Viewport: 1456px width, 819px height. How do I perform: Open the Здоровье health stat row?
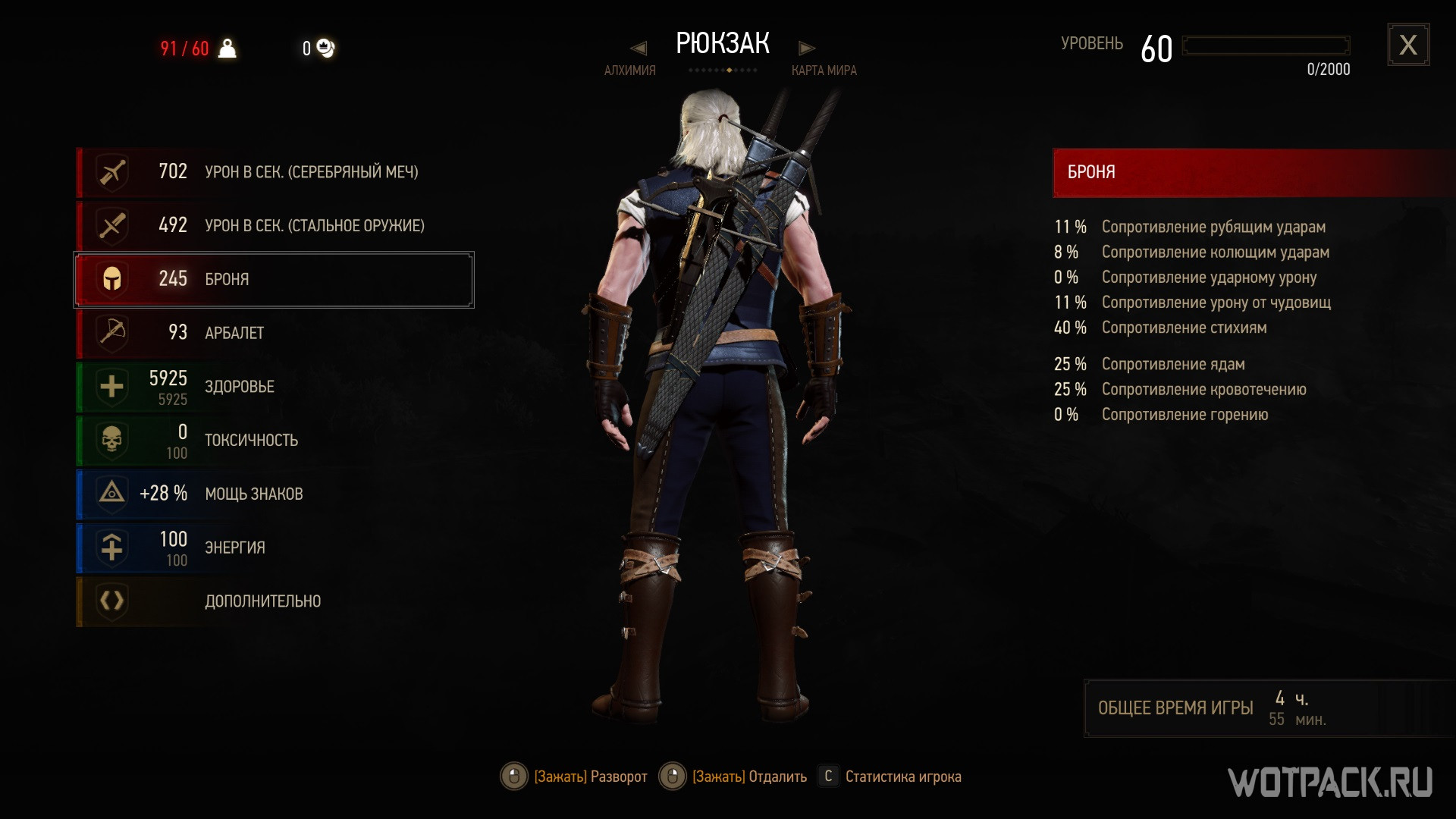(x=273, y=387)
